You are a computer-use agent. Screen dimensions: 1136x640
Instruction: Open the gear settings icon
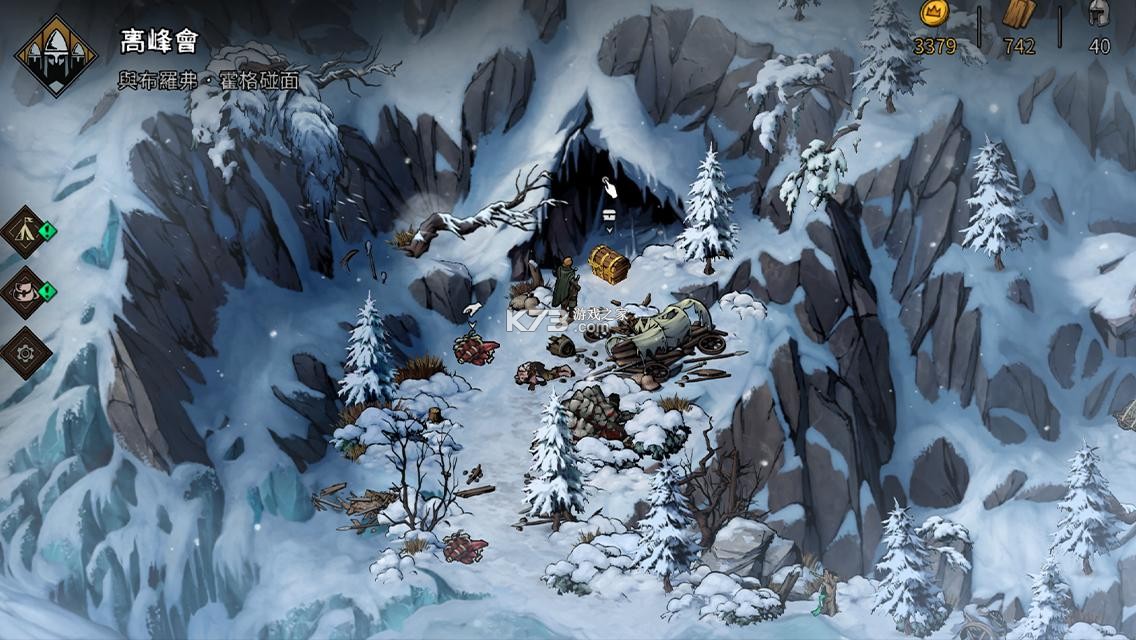point(26,351)
